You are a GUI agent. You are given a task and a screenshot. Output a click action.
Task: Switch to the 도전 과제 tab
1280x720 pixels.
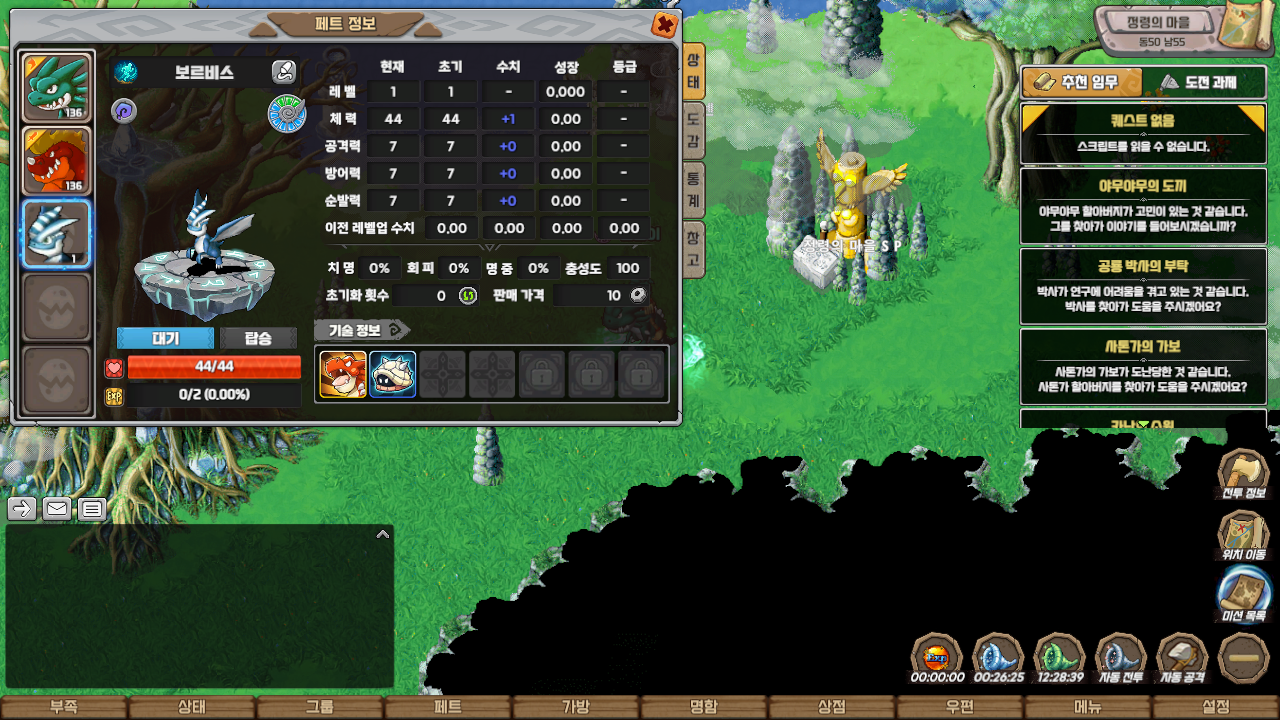pos(1203,82)
